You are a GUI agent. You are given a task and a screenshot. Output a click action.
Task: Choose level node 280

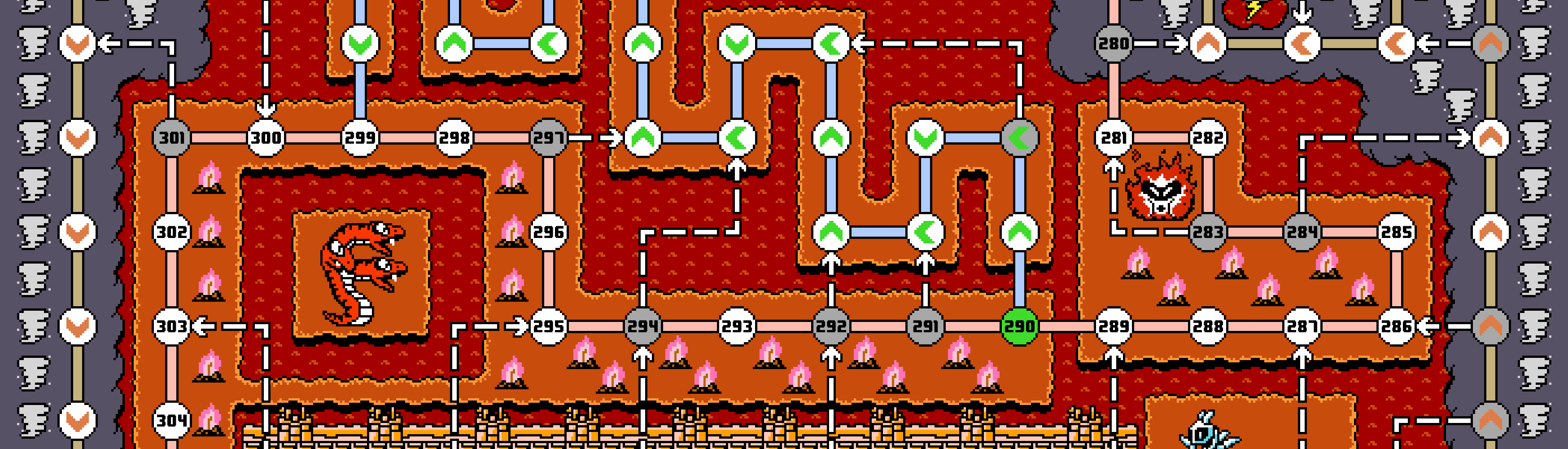point(1114,44)
